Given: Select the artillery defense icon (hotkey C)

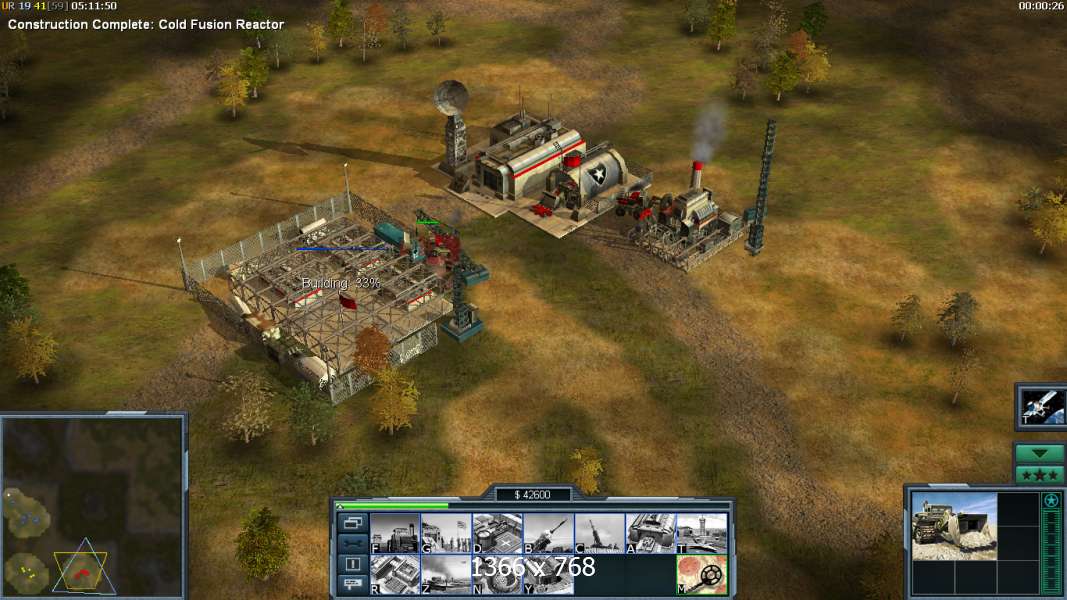Looking at the screenshot, I should point(599,533).
